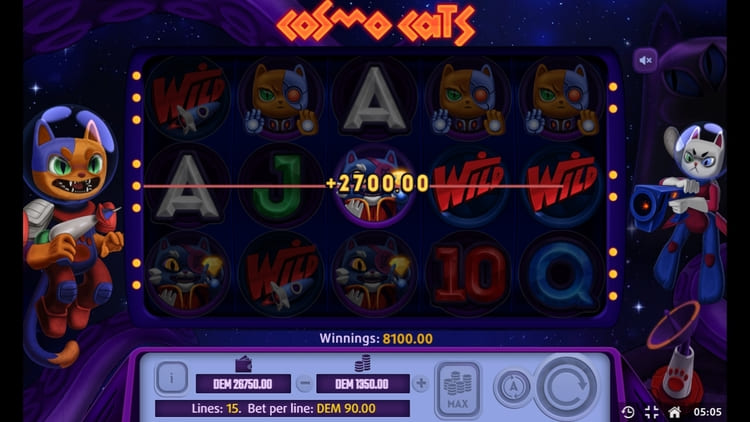Image resolution: width=750 pixels, height=422 pixels.
Task: Toggle the sound mute speaker icon
Action: click(646, 60)
